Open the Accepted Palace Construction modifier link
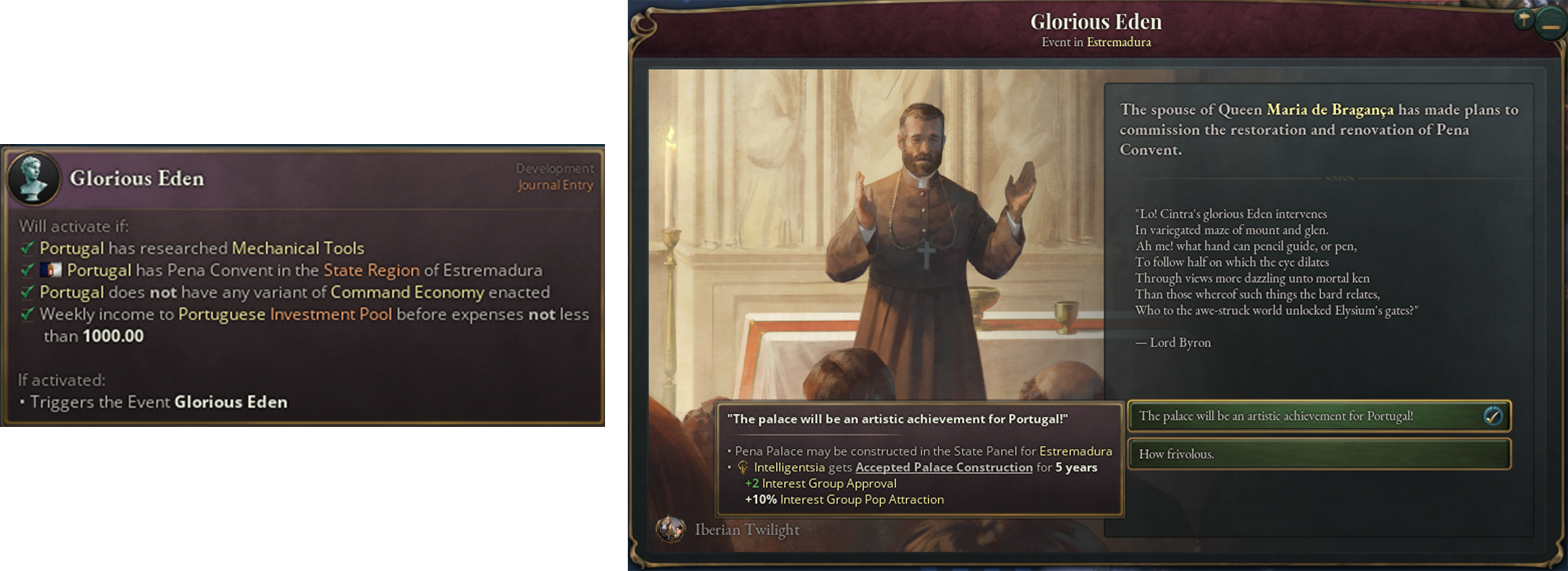Viewport: 1568px width, 571px height. coord(941,467)
